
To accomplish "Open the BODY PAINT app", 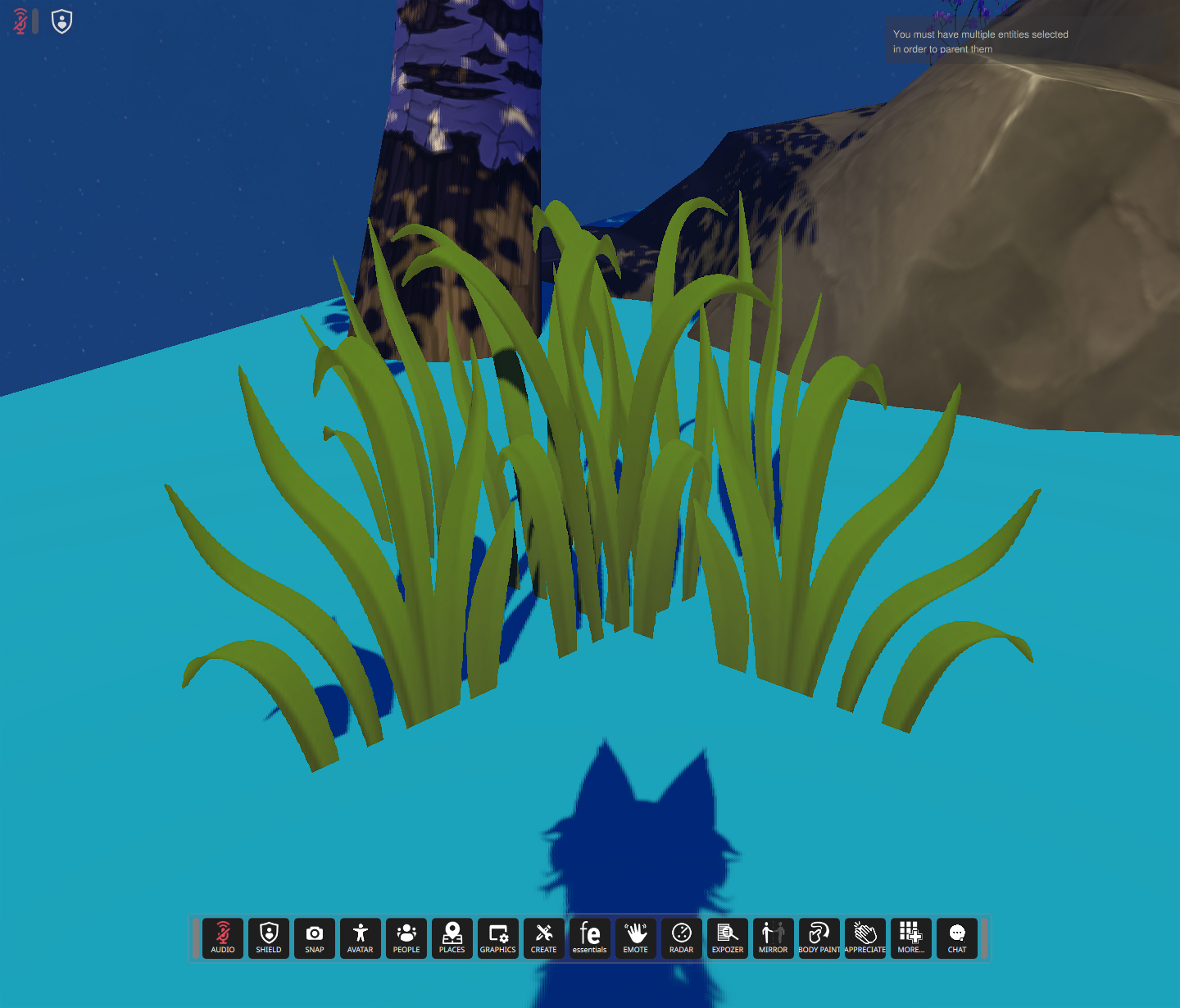I will point(819,938).
